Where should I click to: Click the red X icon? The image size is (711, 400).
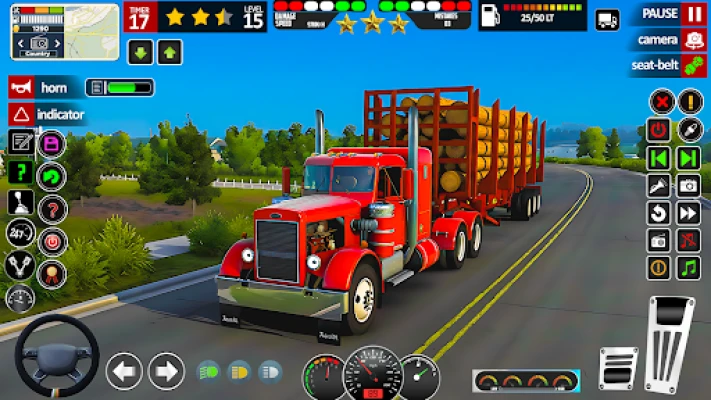[660, 101]
